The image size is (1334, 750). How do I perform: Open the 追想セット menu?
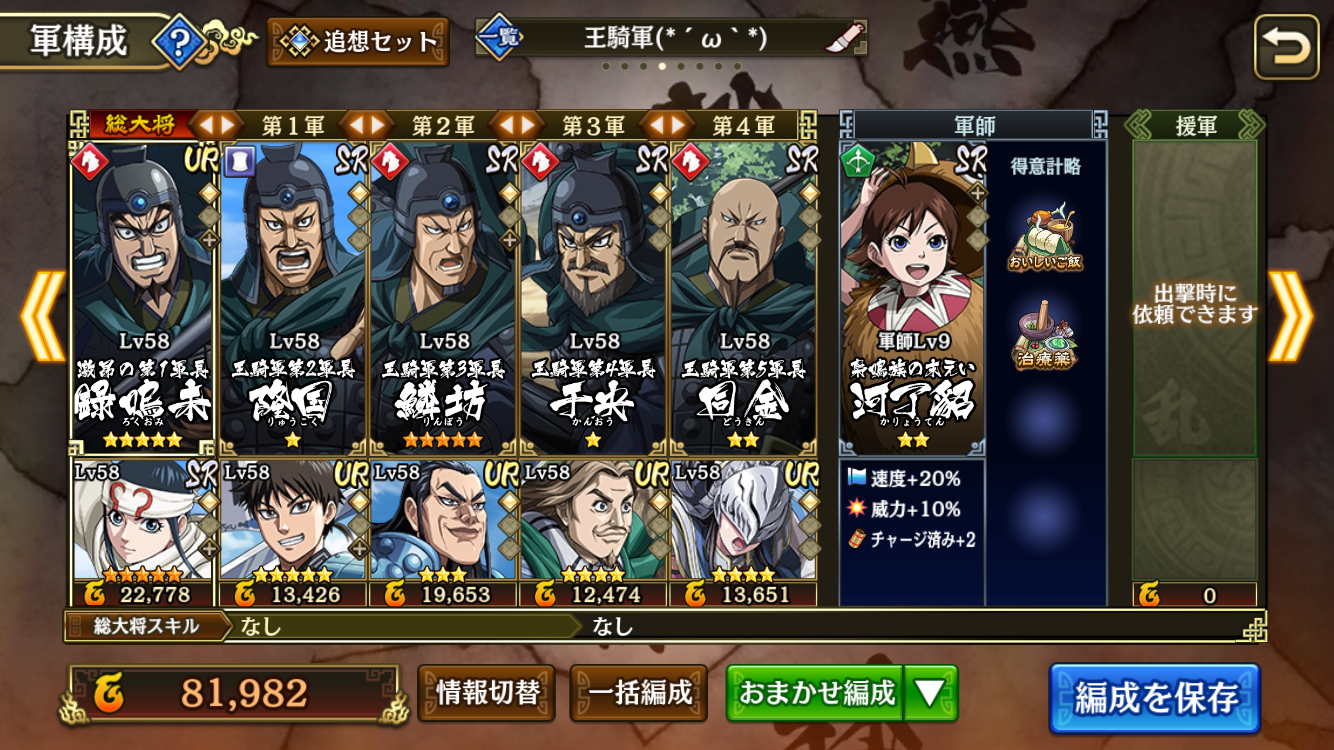[358, 42]
